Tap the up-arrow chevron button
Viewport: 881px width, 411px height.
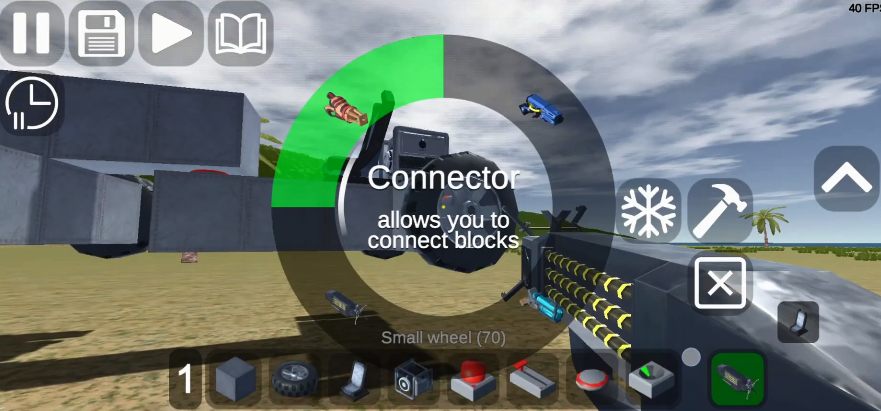[847, 179]
